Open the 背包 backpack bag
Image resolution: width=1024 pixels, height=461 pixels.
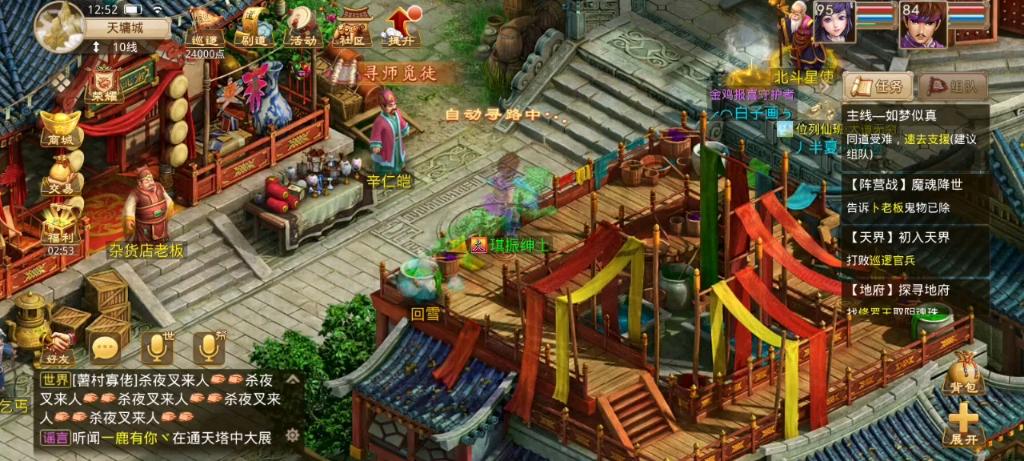[x=963, y=374]
